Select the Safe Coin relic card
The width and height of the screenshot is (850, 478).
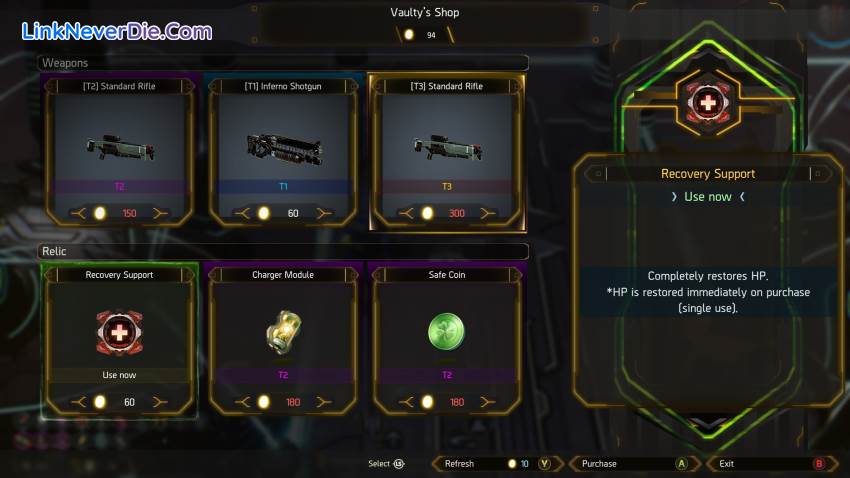[446, 340]
